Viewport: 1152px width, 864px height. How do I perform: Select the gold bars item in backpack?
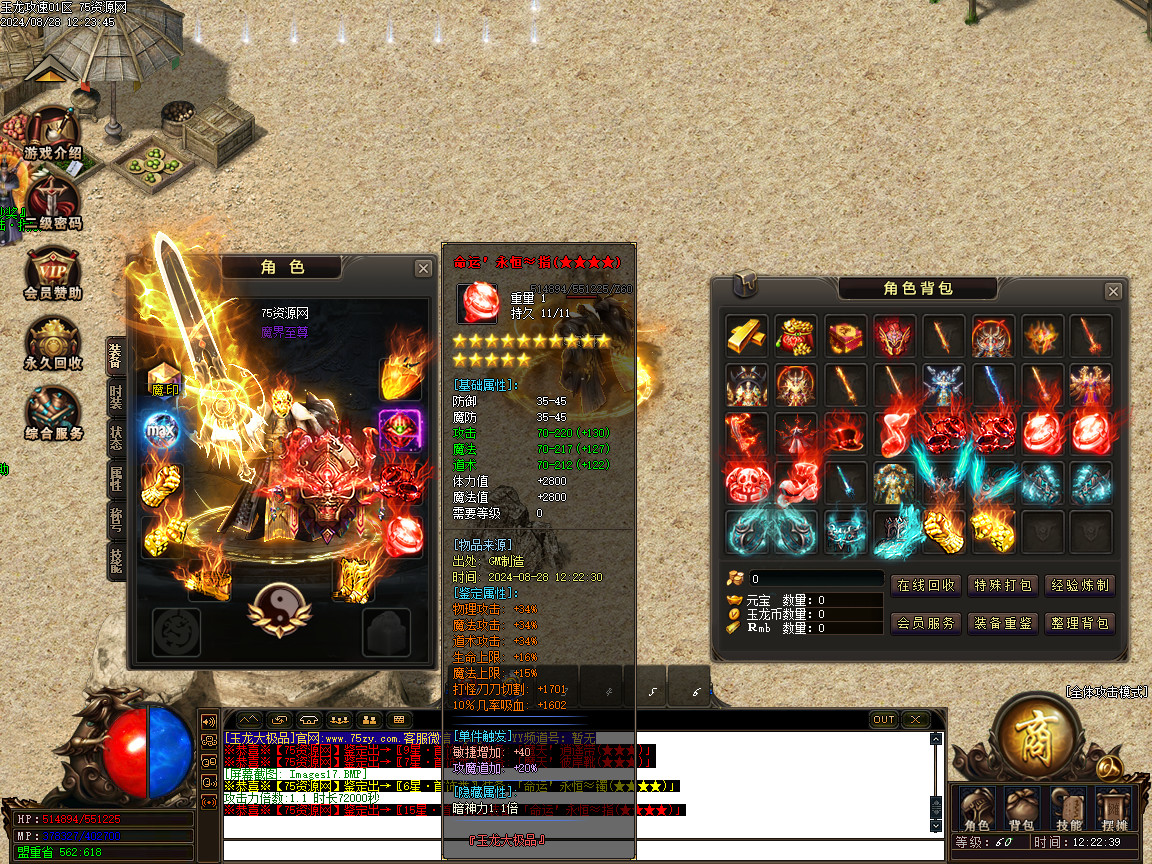coord(747,336)
